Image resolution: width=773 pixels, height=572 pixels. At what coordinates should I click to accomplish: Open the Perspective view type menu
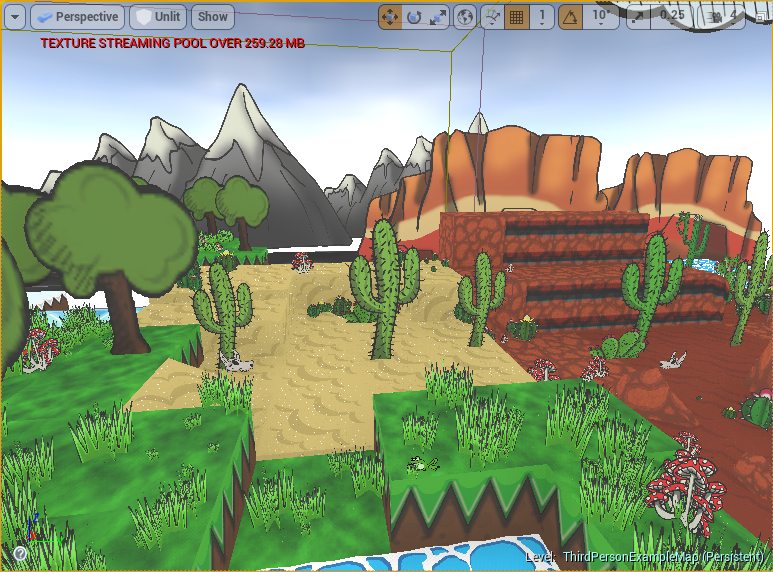(77, 17)
